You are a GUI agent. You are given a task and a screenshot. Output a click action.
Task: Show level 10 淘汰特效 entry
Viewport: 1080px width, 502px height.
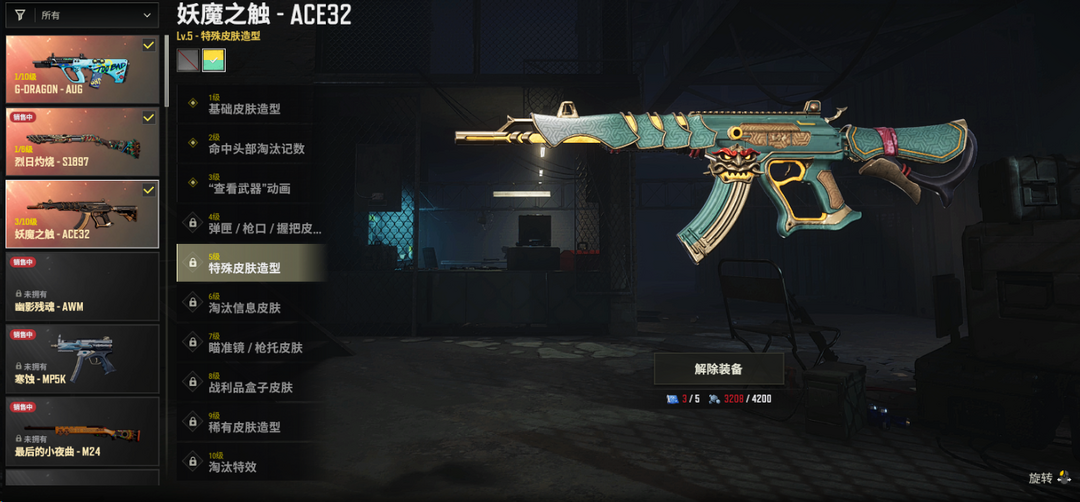coord(250,461)
